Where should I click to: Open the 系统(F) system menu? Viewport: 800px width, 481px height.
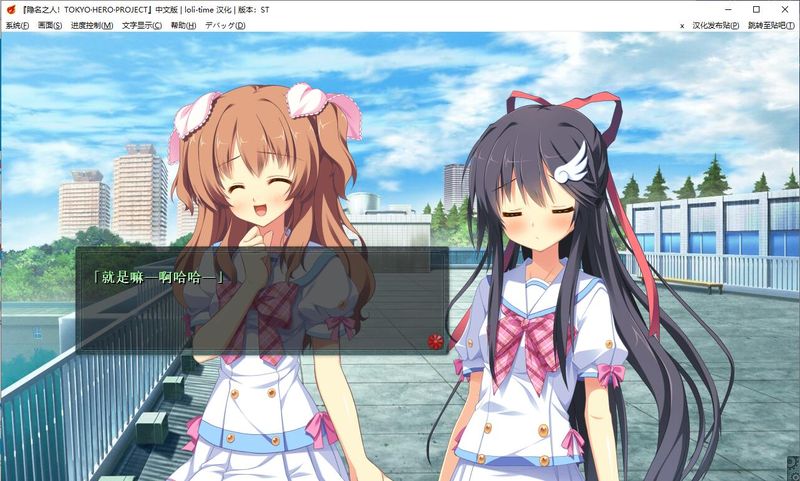17,25
